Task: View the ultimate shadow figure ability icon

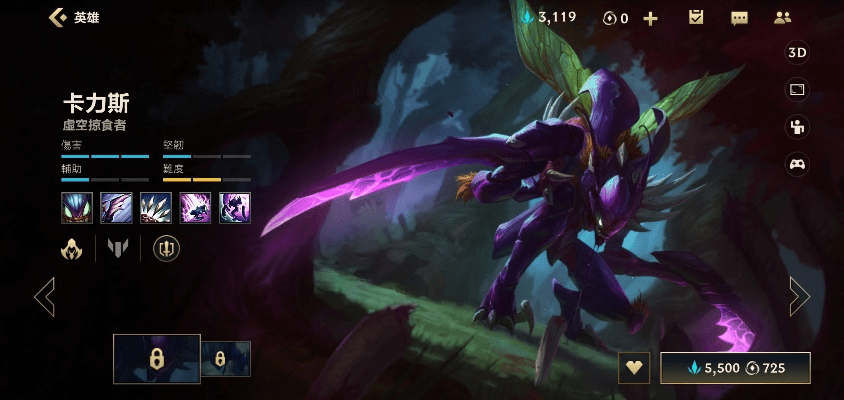Action: coord(235,207)
